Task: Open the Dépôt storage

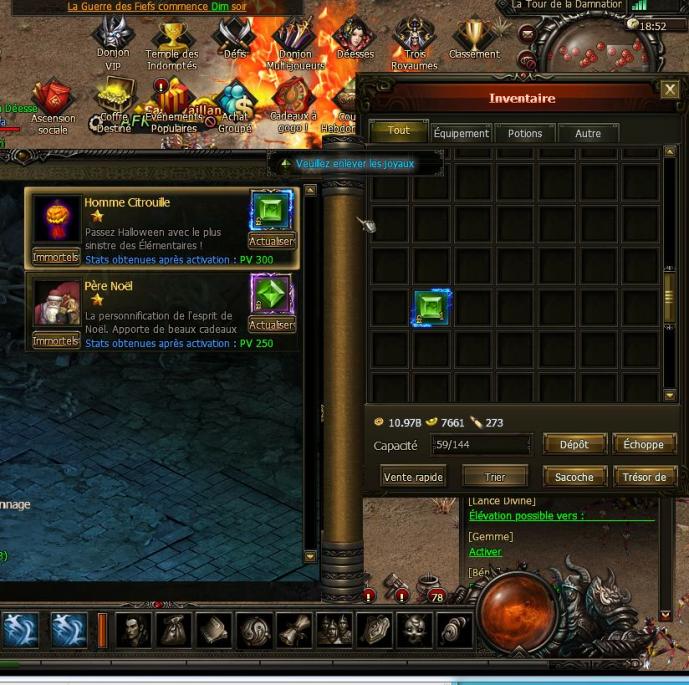Action: [574, 444]
